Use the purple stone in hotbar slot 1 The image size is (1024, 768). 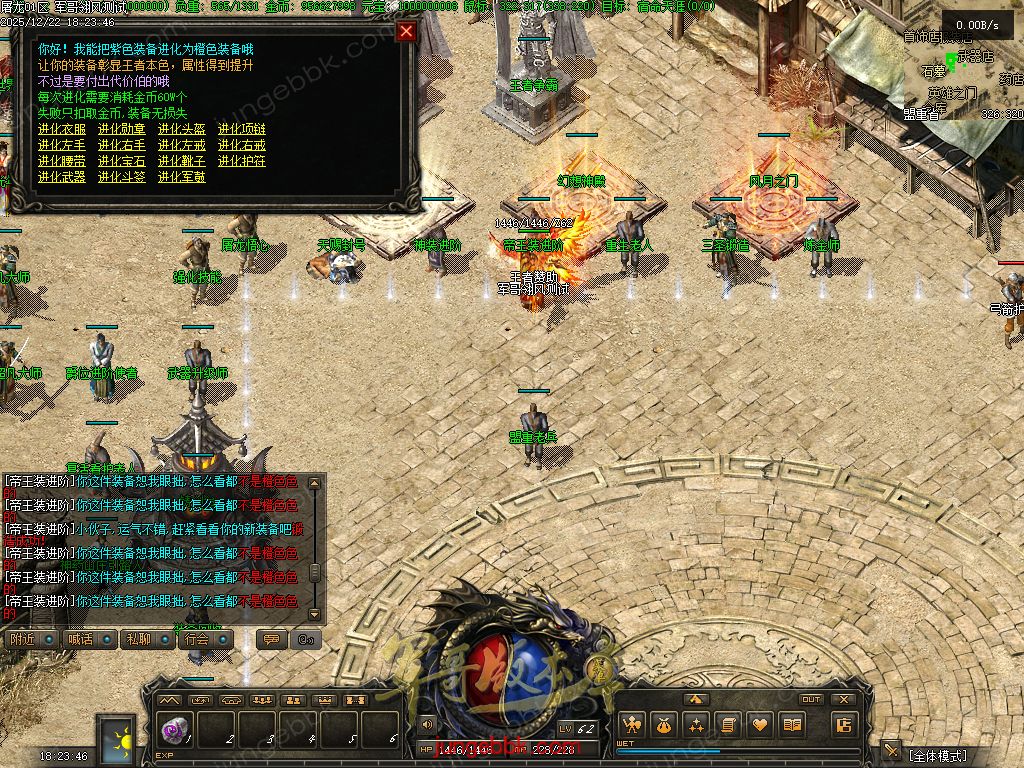pos(174,731)
